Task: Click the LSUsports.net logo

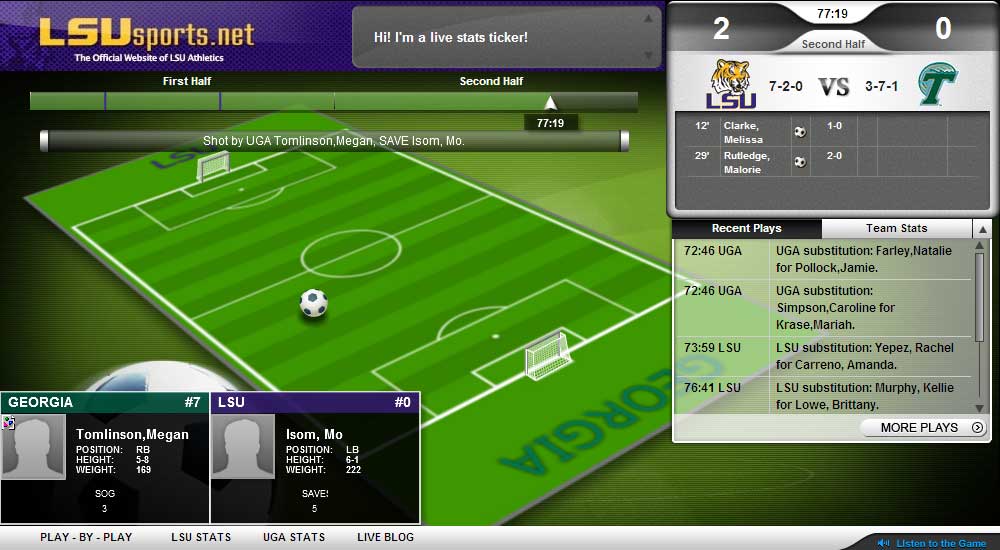Action: click(x=147, y=35)
